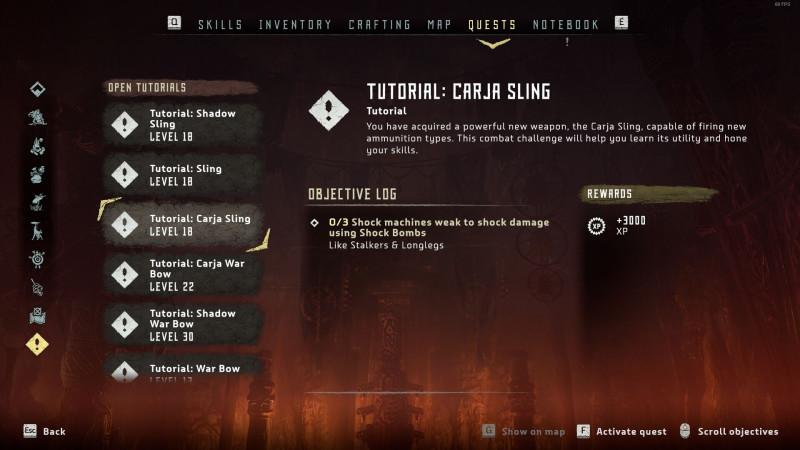Select the target-shaped hunting grounds category icon
The image size is (800, 450).
pos(37,259)
